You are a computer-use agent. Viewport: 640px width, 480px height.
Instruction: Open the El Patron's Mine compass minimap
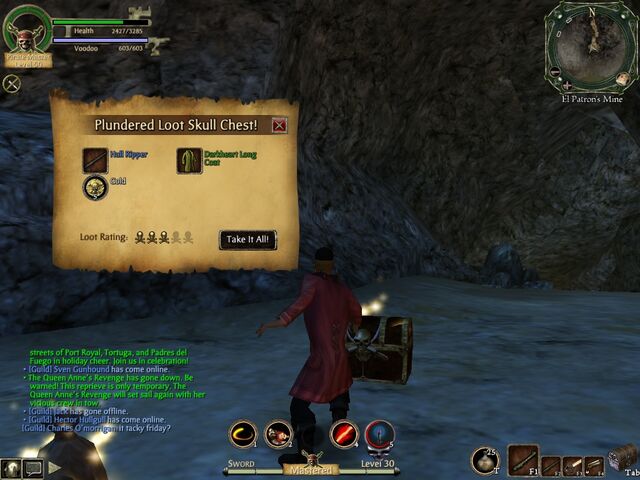[x=590, y=46]
